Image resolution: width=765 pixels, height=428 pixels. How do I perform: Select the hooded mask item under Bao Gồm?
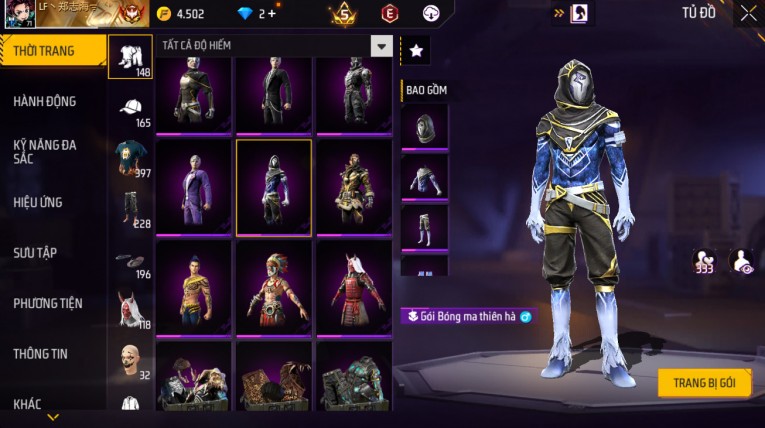(424, 126)
